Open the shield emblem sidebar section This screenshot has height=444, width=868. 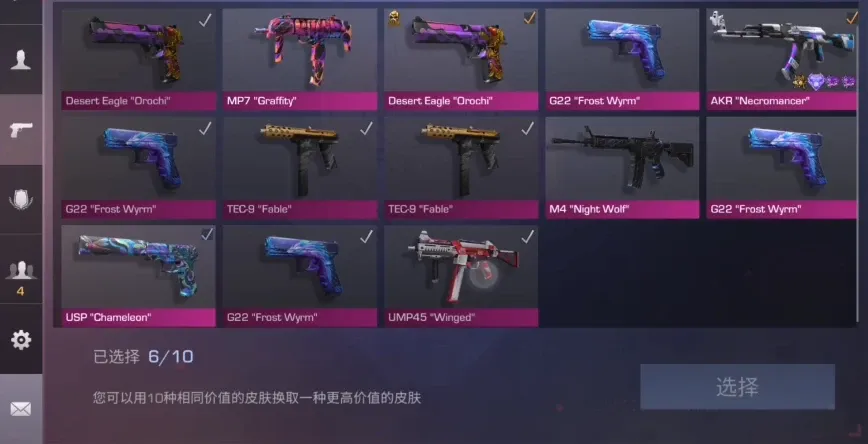click(x=20, y=199)
